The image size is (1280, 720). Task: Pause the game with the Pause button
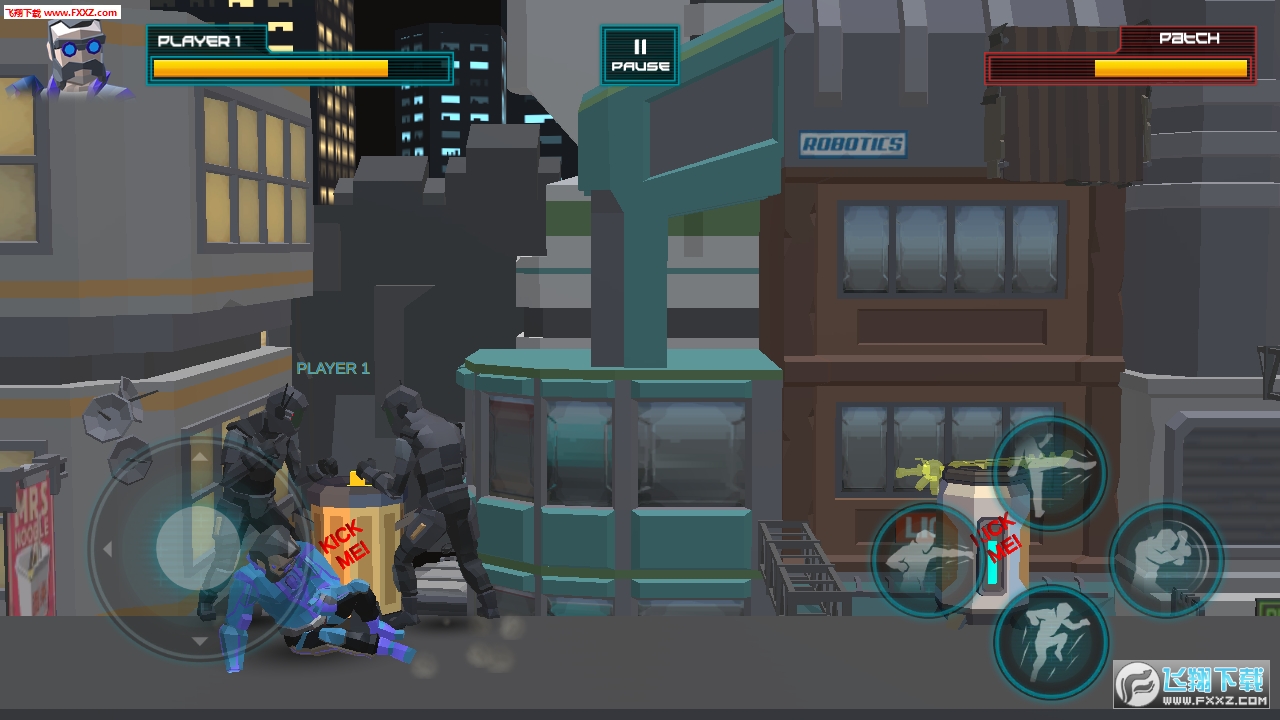(x=640, y=56)
